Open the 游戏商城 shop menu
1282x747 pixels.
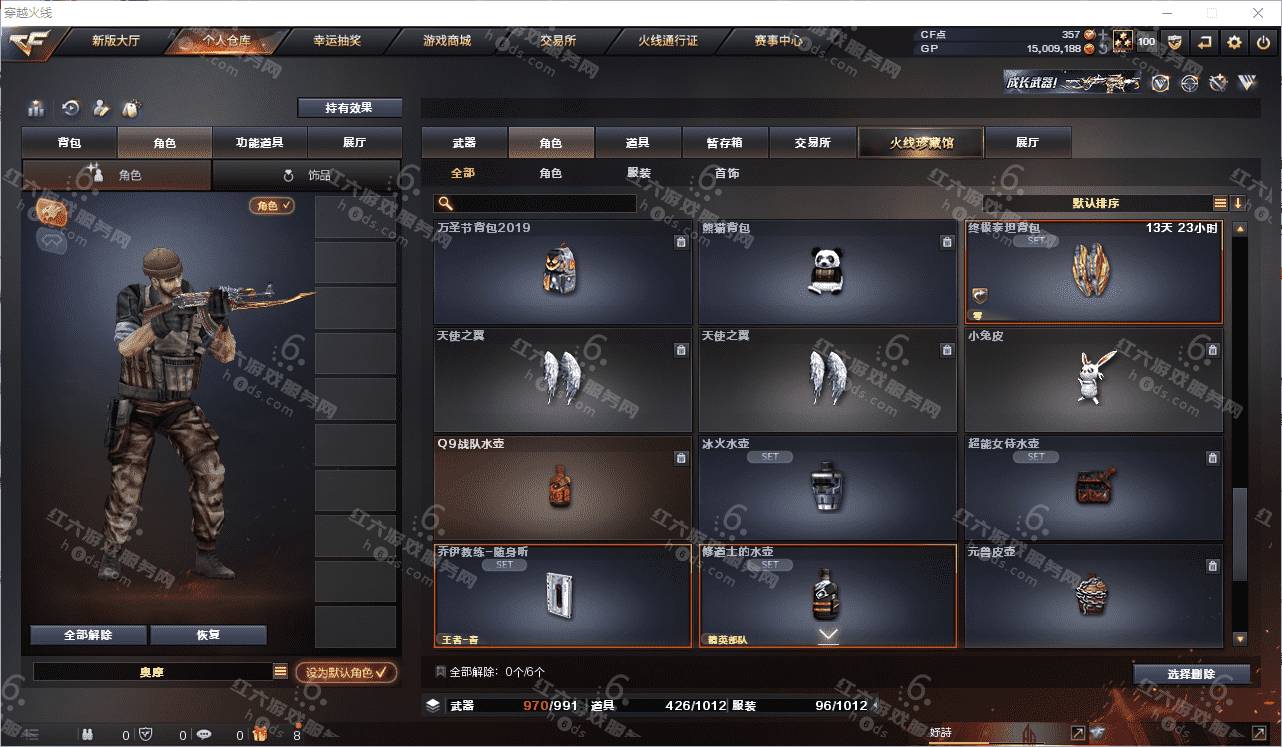tap(447, 41)
